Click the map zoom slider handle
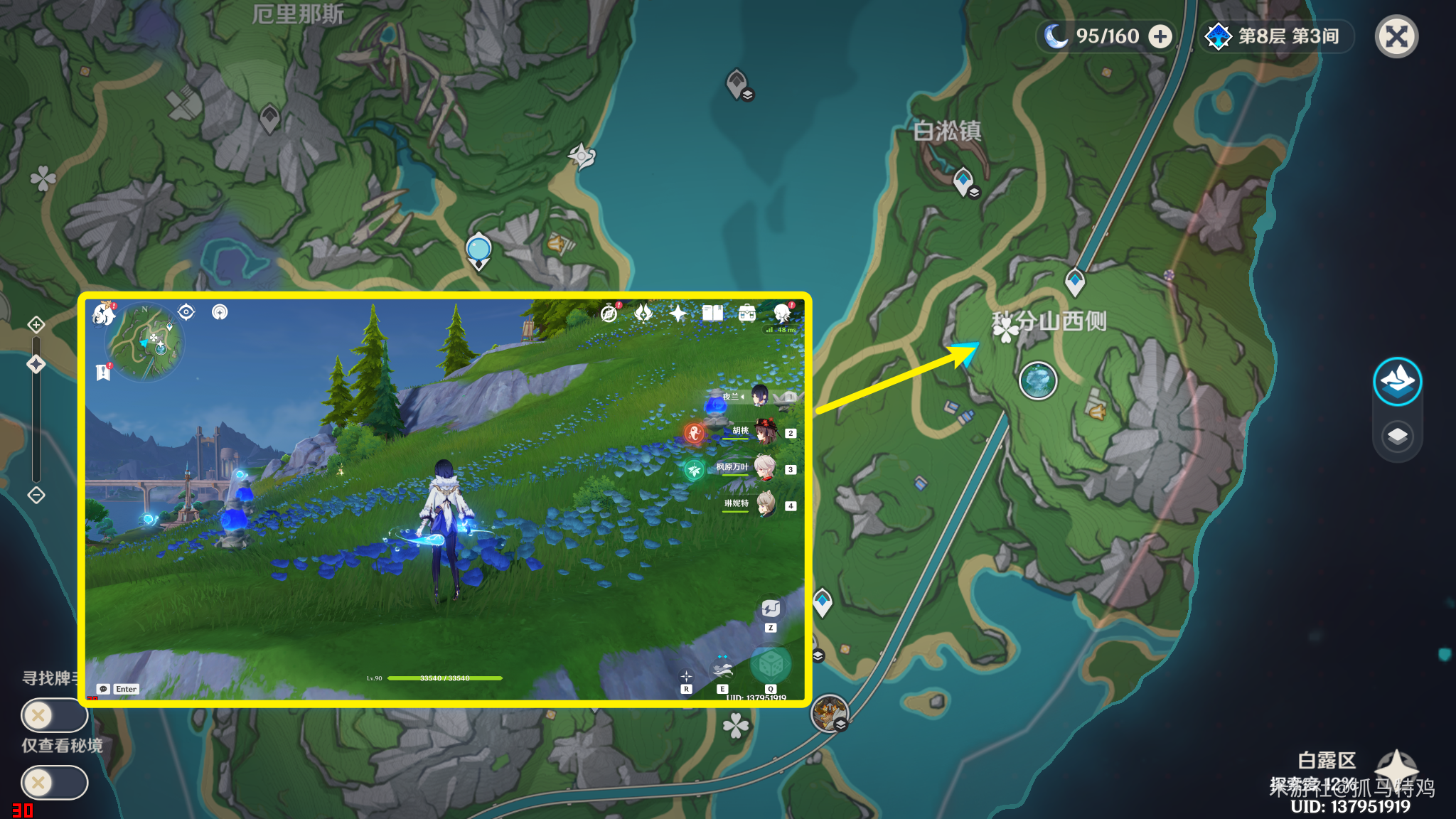The height and width of the screenshot is (819, 1456). click(36, 365)
